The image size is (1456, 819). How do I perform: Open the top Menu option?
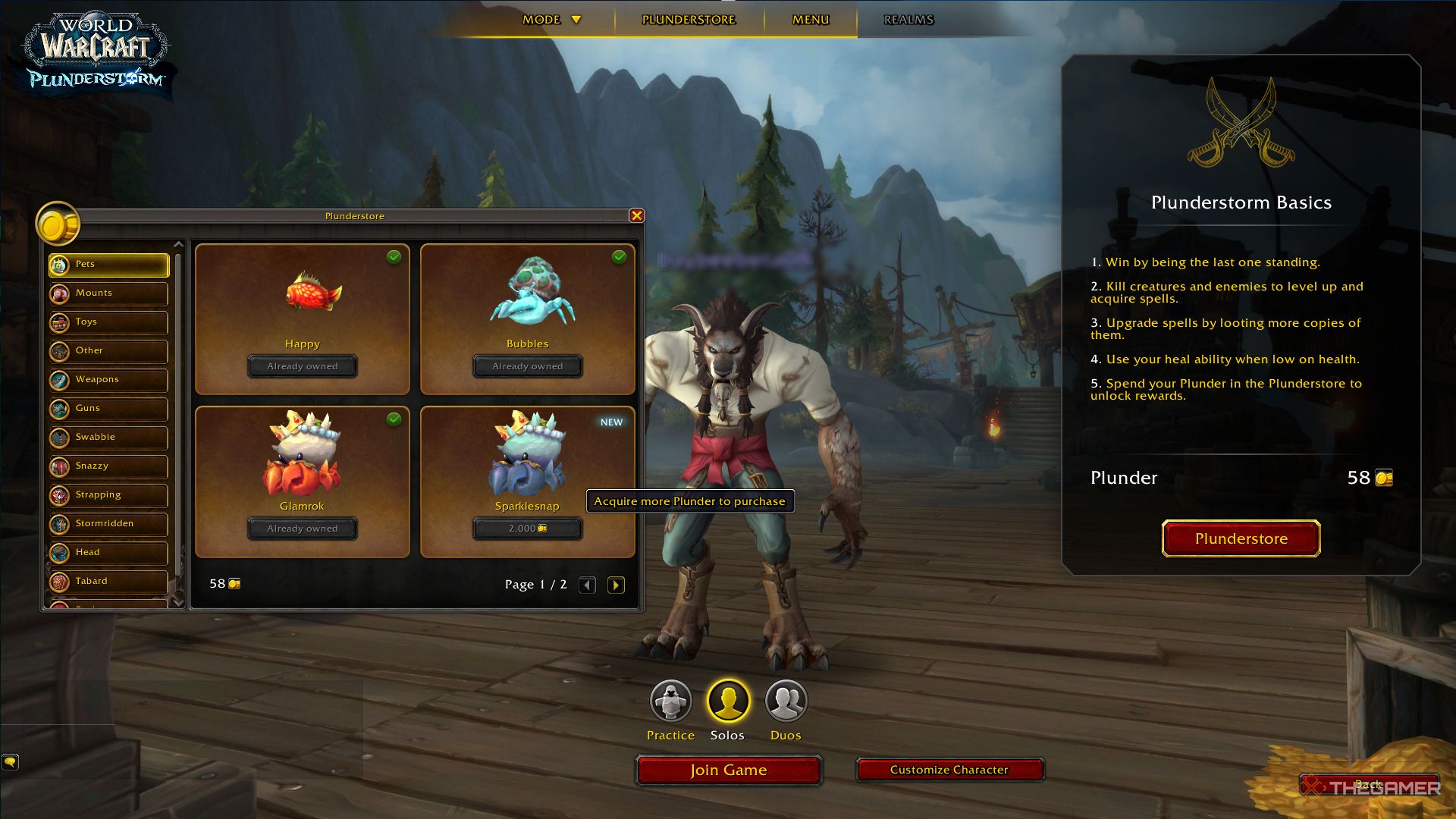click(x=811, y=20)
